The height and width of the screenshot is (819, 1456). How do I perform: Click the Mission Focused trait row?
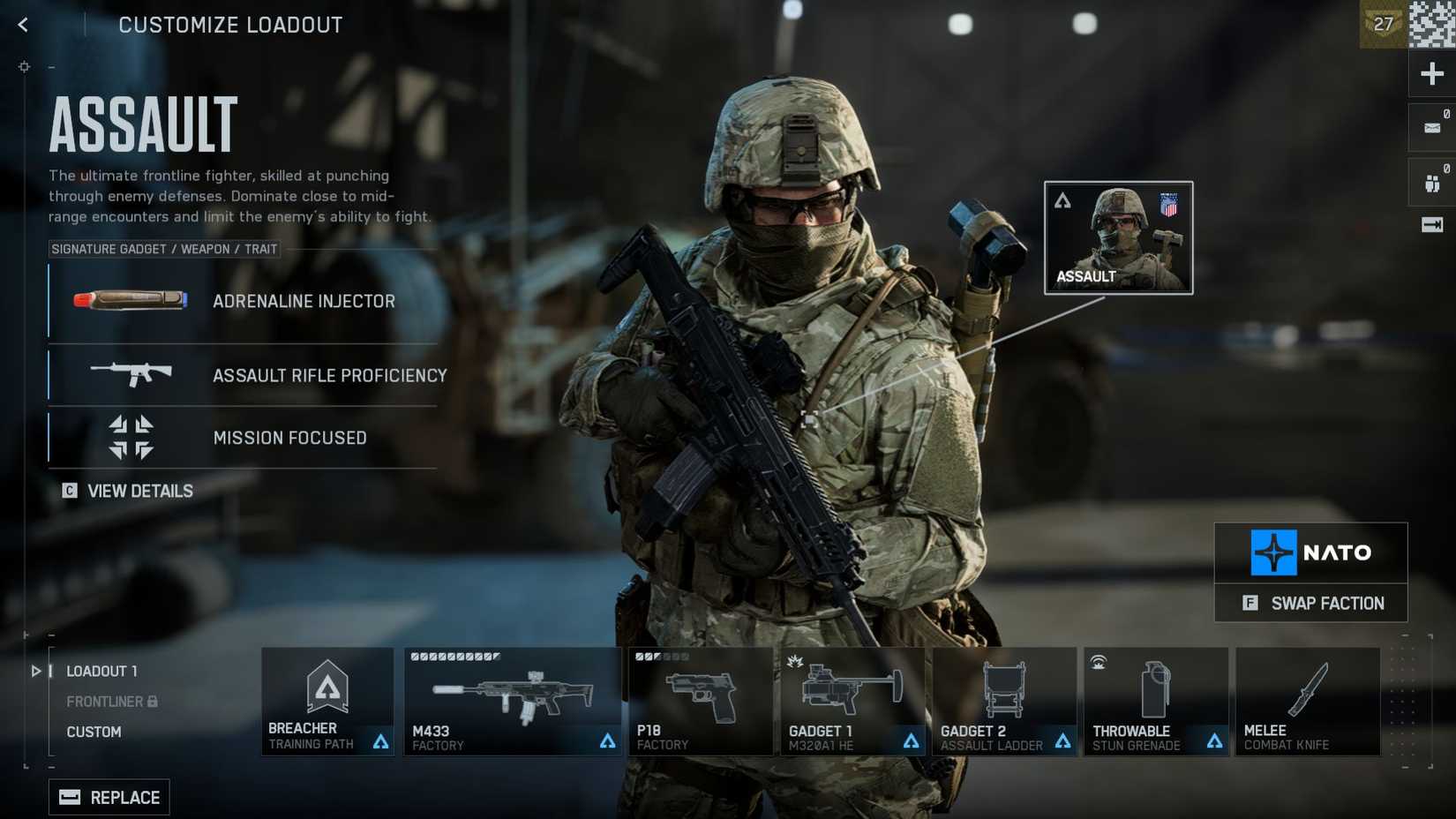243,437
